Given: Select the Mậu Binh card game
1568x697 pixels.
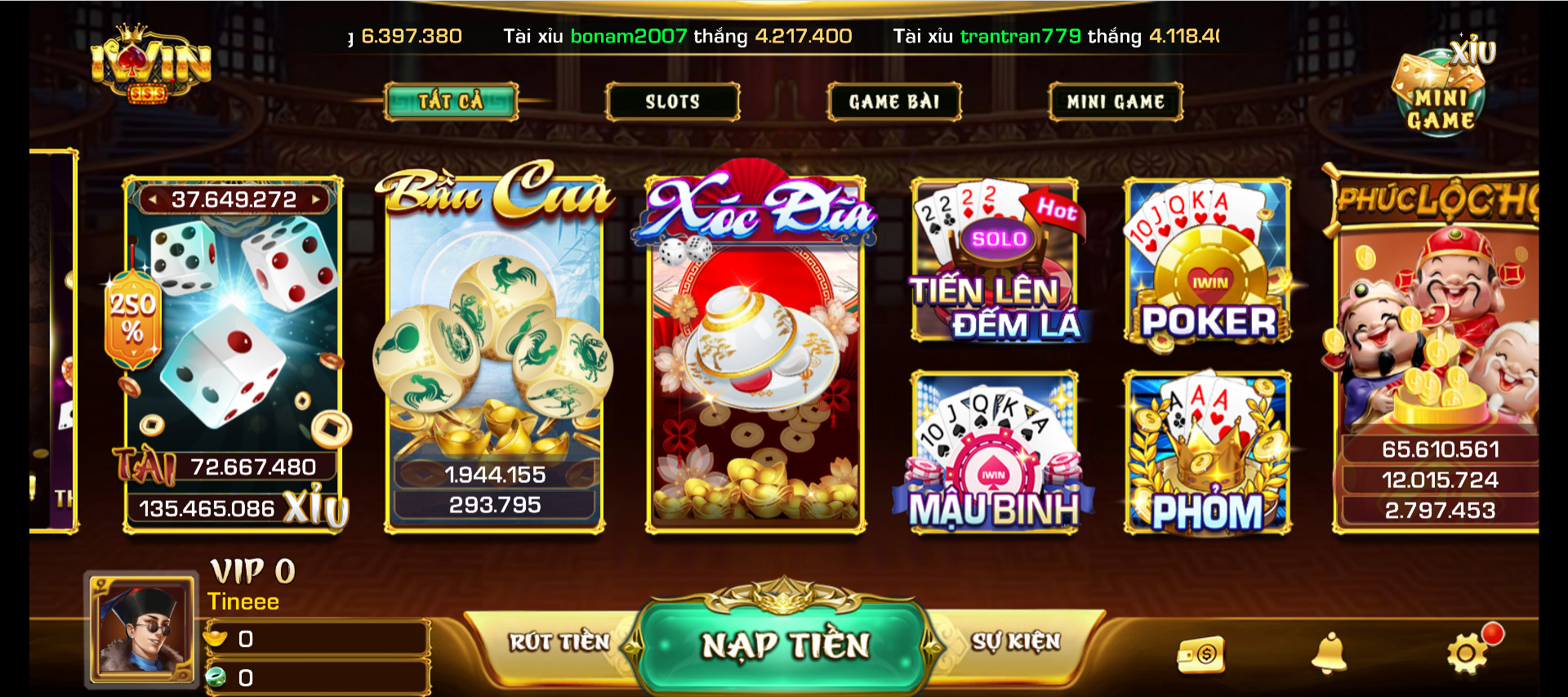Looking at the screenshot, I should (x=995, y=453).
